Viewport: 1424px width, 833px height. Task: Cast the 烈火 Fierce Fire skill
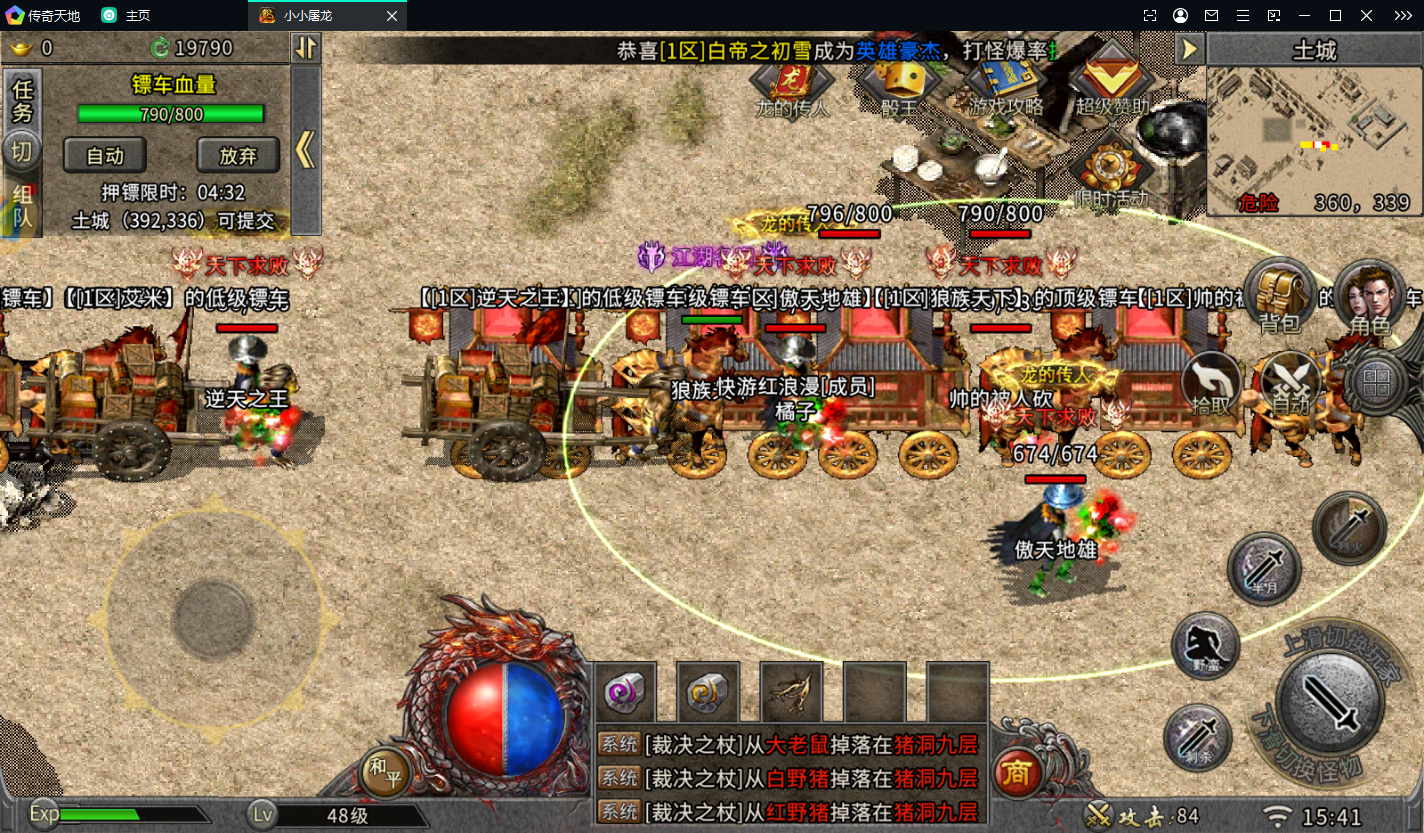tap(1350, 526)
